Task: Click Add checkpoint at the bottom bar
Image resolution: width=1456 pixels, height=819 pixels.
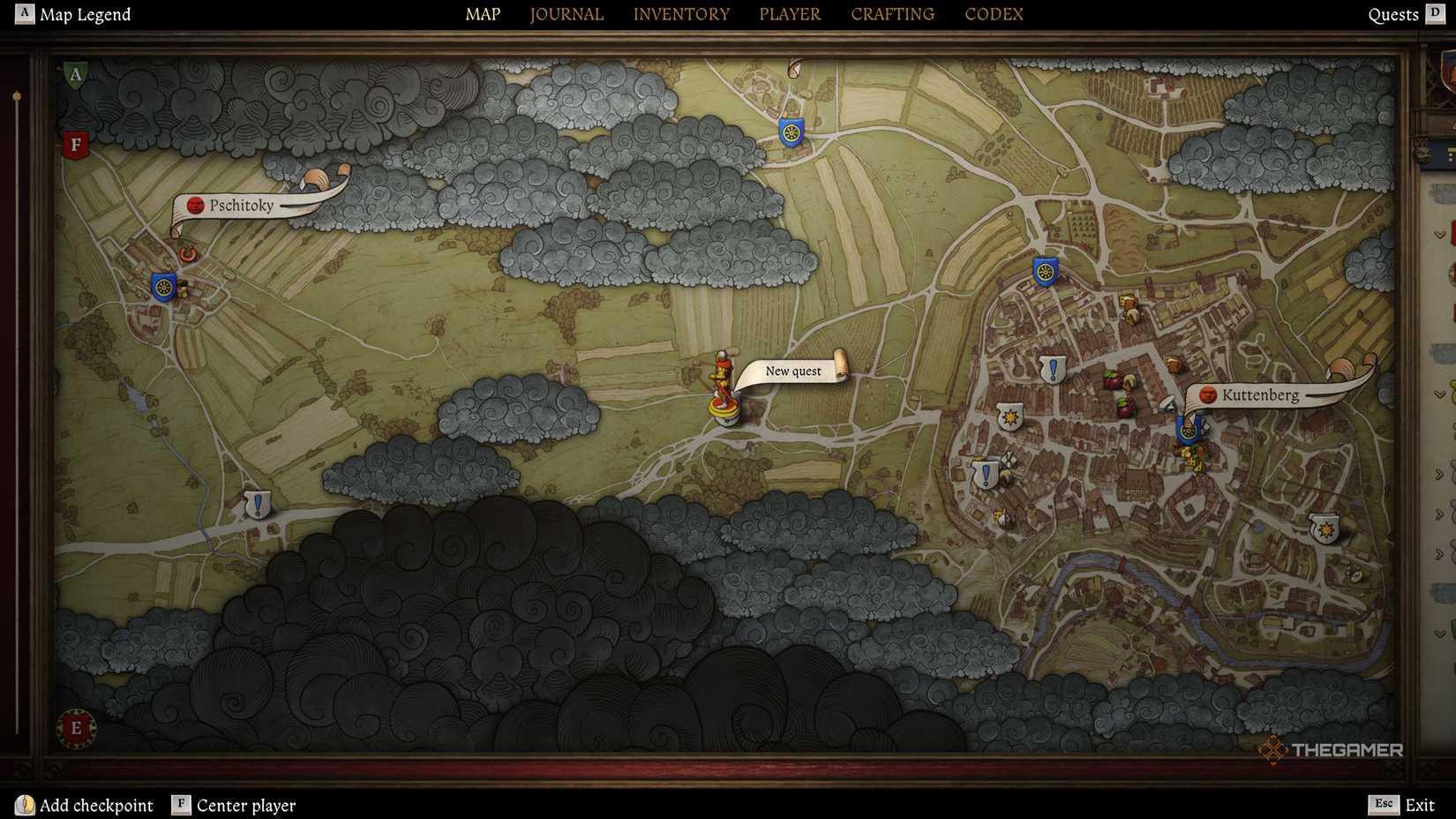Action: click(97, 805)
